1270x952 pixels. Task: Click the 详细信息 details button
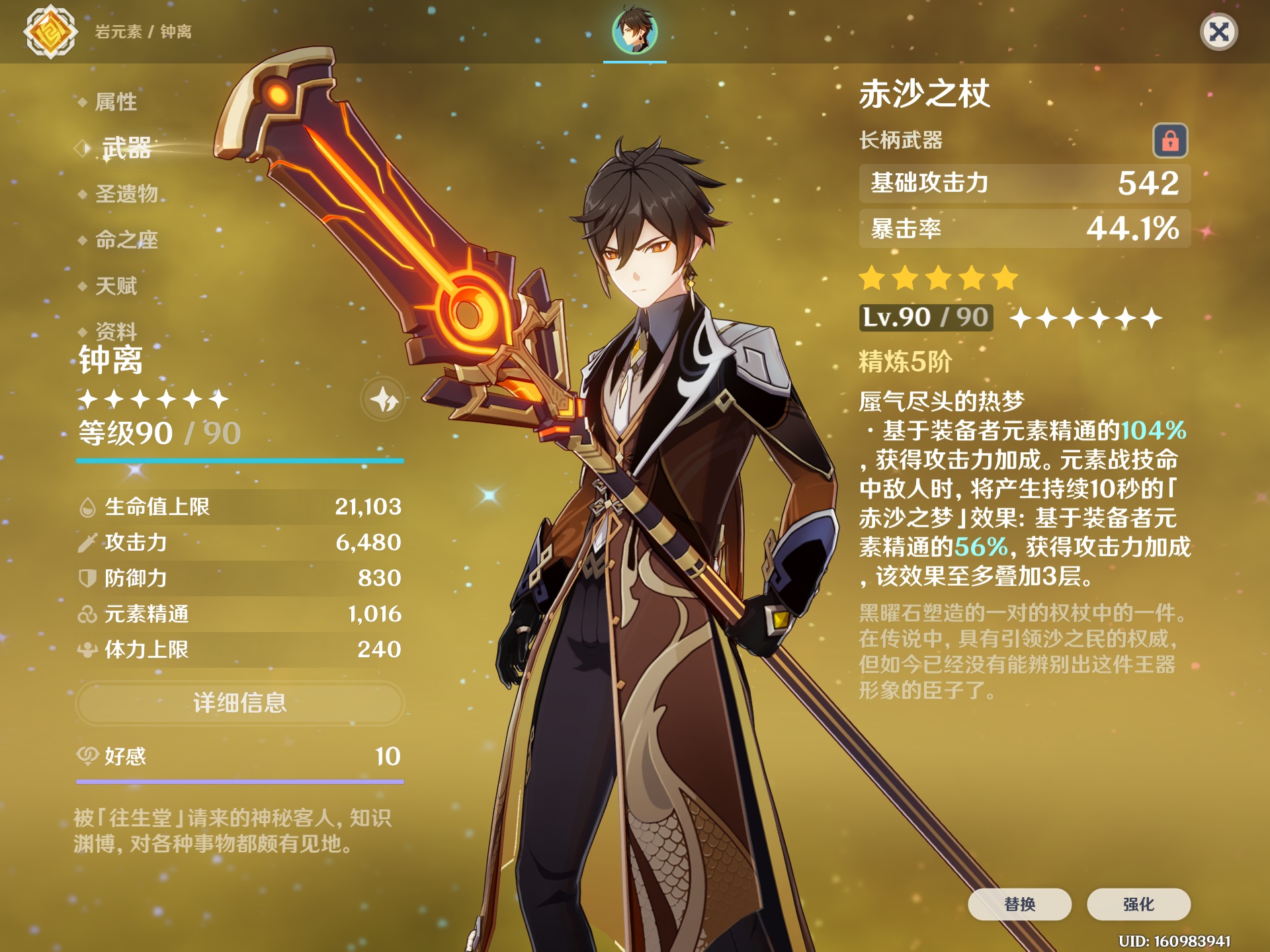click(239, 703)
